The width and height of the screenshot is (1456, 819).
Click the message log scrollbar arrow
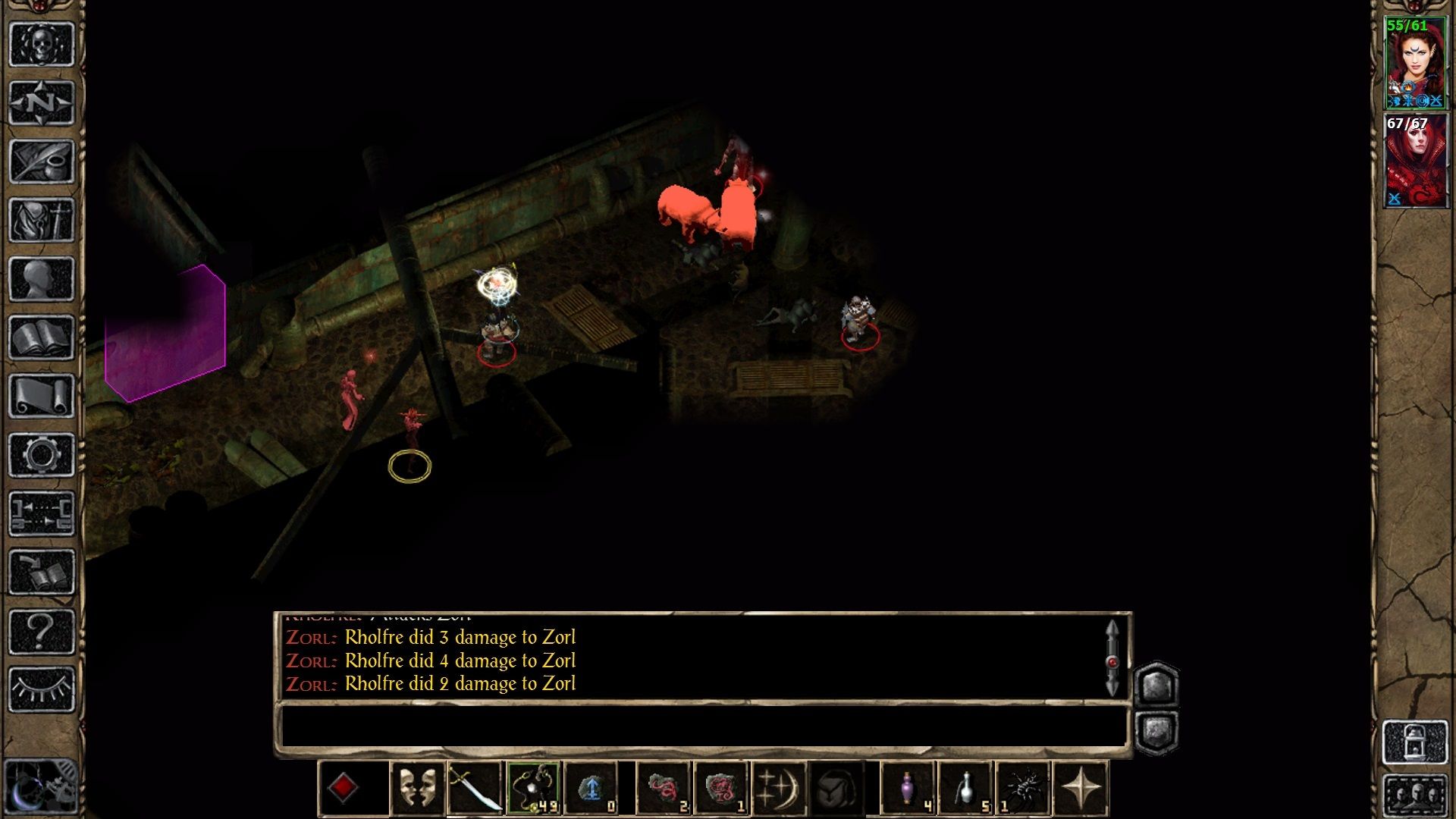[x=1112, y=628]
